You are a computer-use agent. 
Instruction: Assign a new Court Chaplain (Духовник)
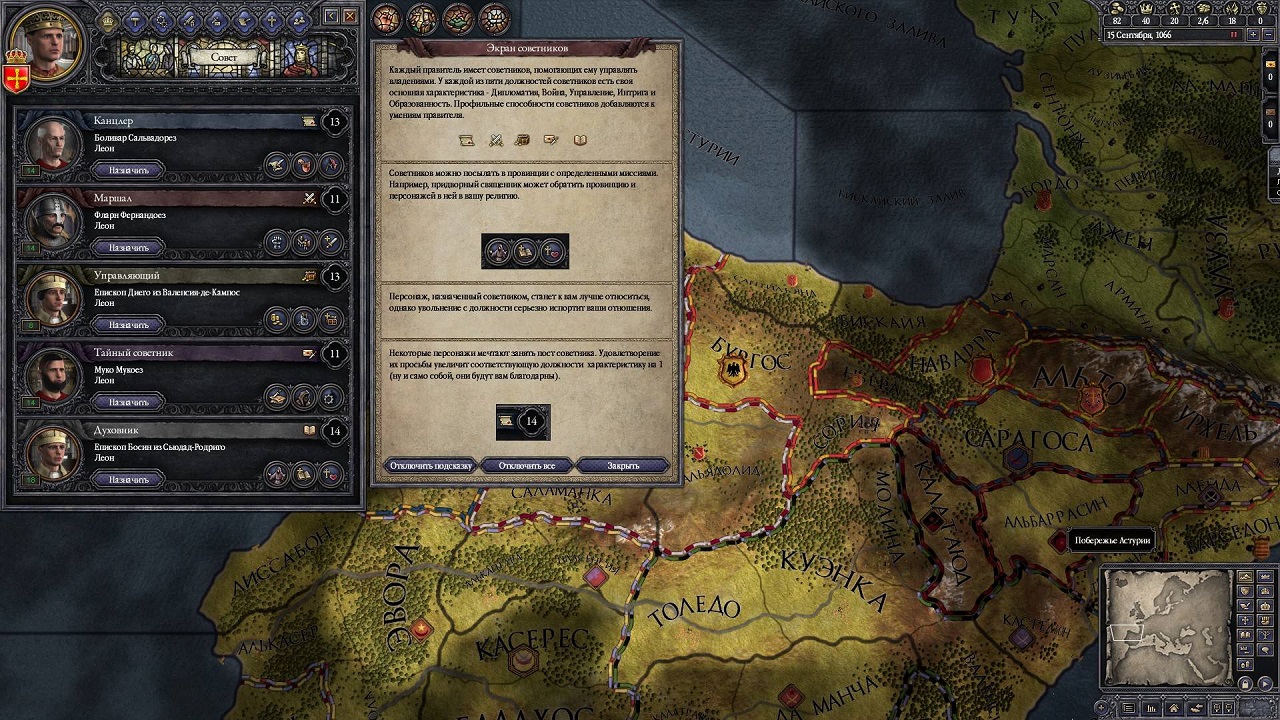128,480
